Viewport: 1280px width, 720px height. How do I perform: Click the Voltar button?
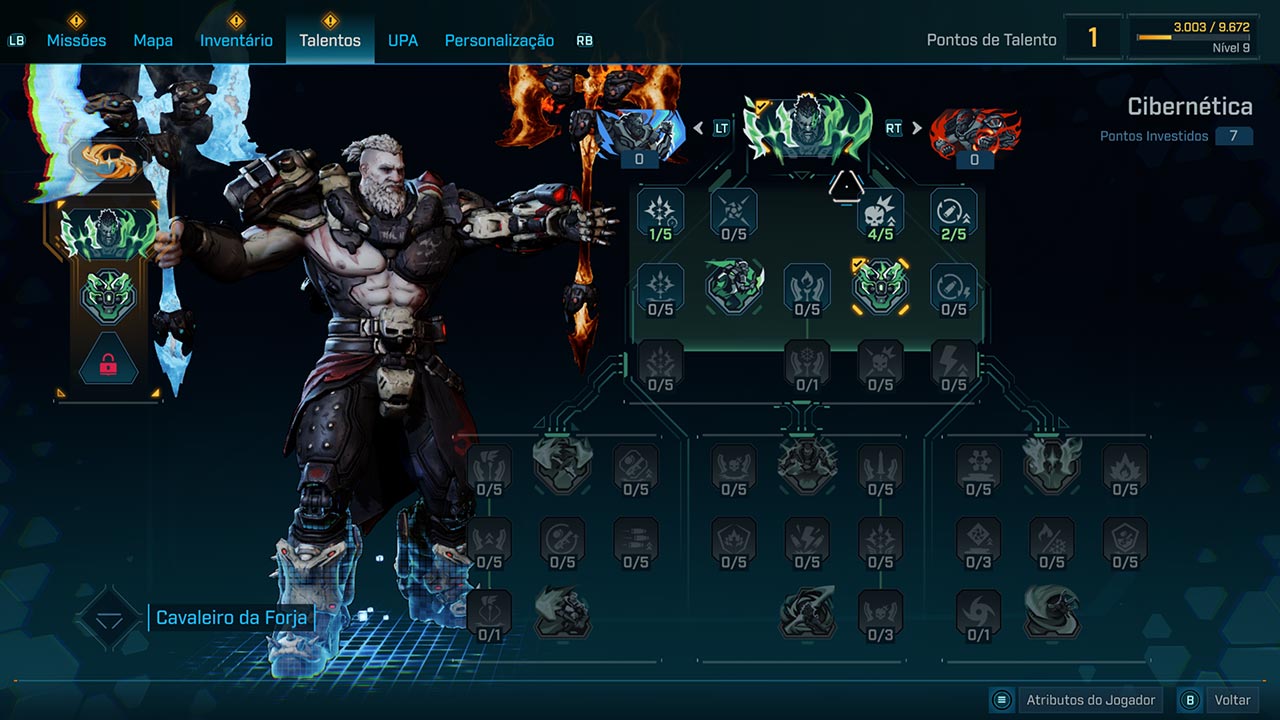click(1218, 700)
